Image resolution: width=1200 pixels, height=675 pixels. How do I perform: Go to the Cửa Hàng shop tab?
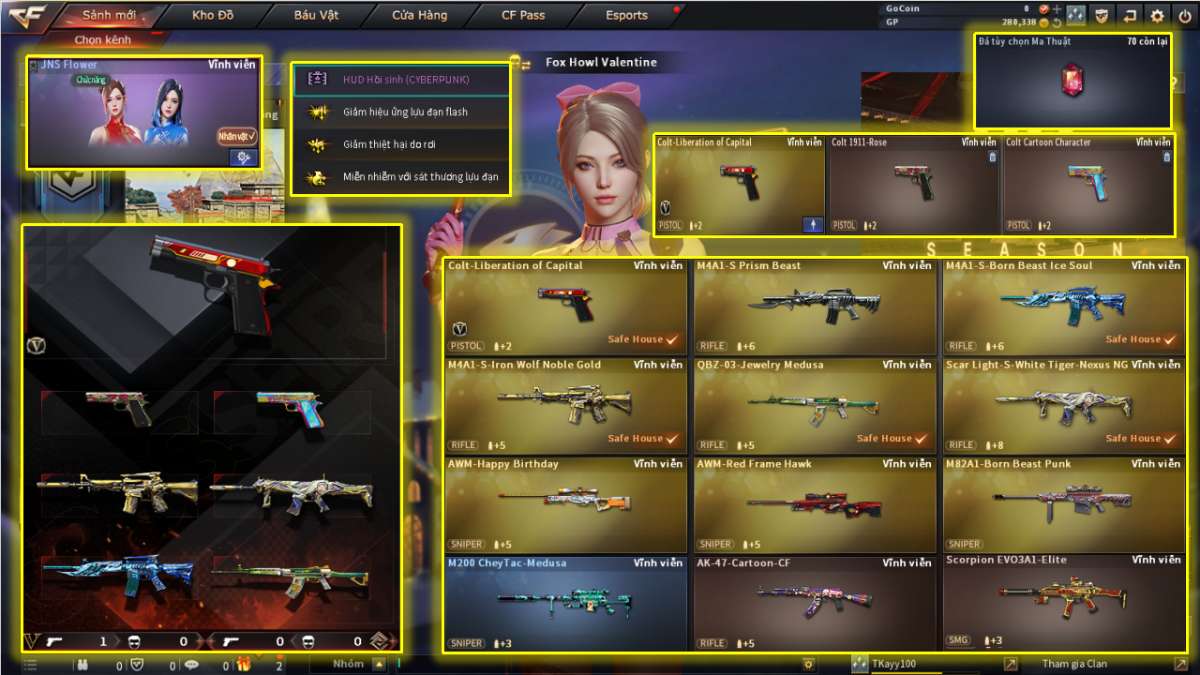420,15
